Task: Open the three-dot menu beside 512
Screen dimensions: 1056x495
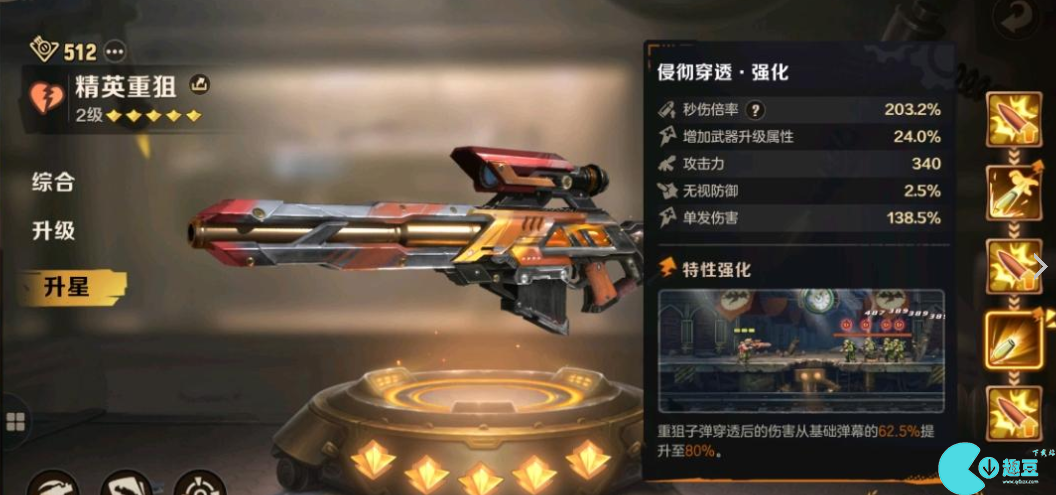Action: (115, 50)
